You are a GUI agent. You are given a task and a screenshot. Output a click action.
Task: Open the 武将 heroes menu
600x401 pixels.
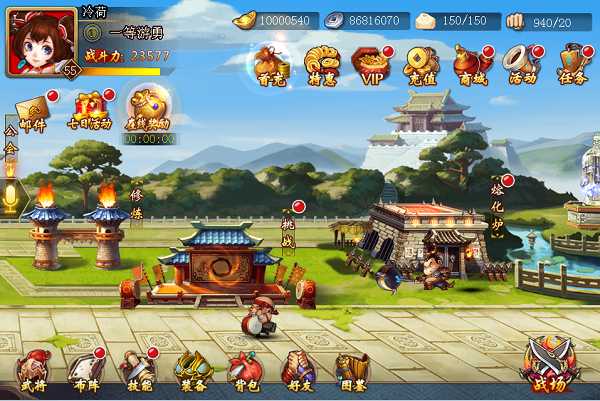tap(32, 371)
